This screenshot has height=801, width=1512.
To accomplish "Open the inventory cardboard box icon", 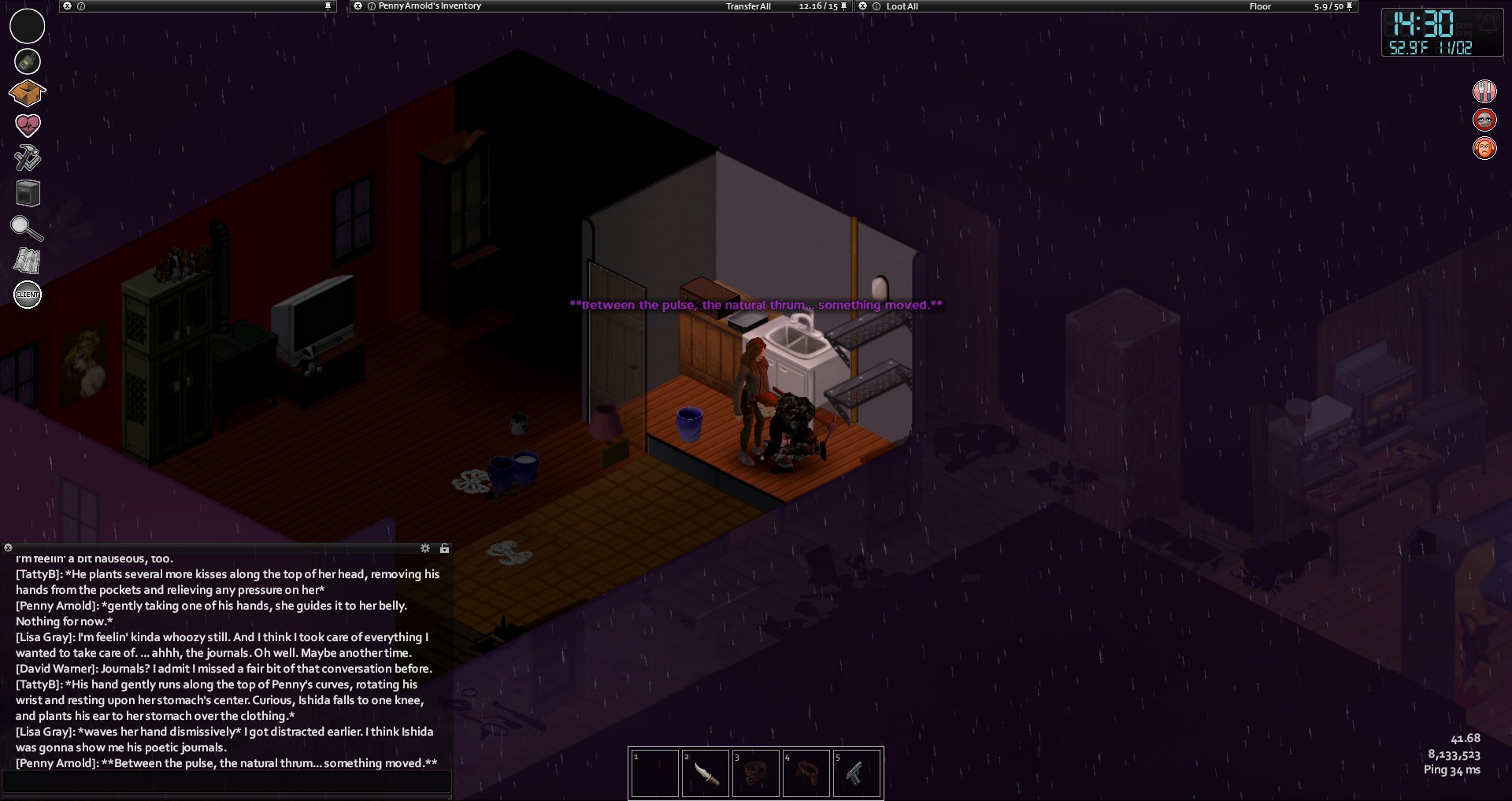I will point(27,93).
